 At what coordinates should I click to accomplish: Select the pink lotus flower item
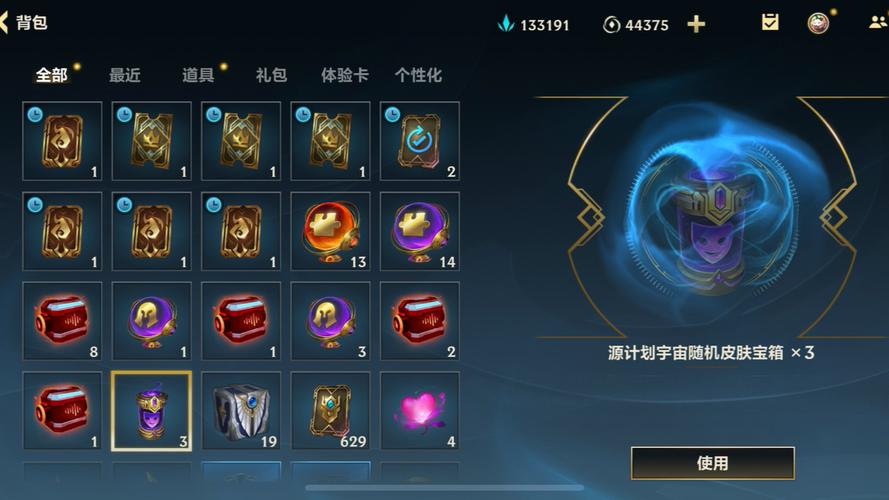420,411
